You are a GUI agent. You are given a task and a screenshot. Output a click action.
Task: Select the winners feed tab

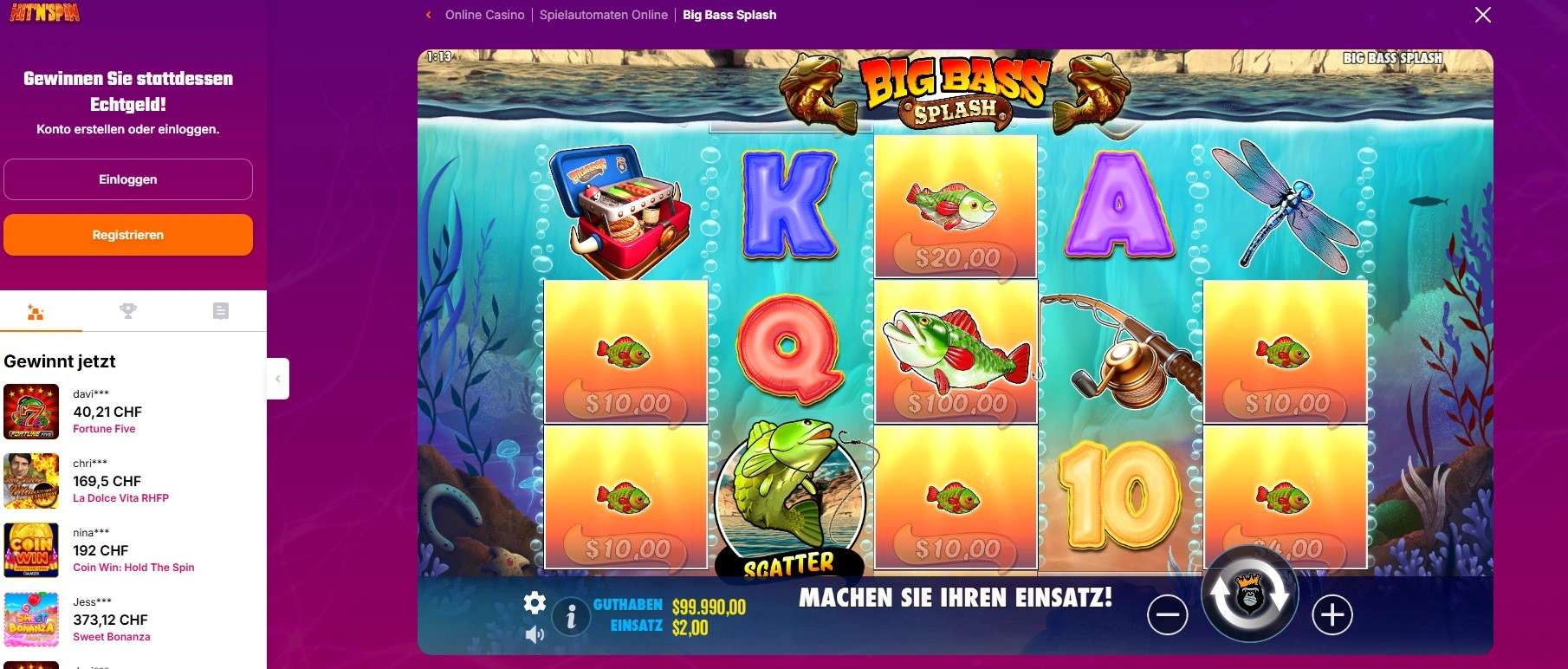36,312
